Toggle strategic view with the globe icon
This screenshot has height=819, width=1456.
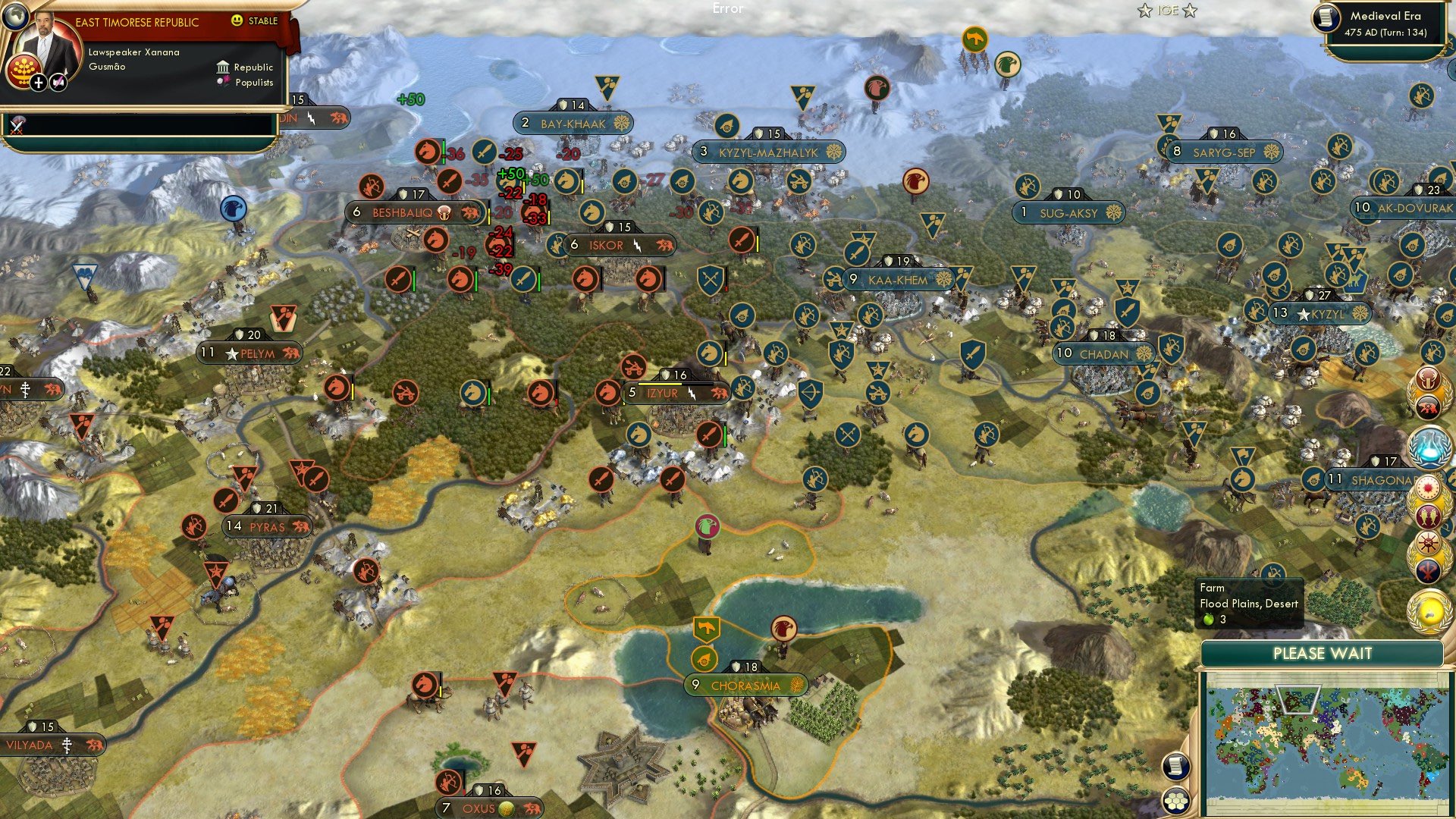click(17, 17)
